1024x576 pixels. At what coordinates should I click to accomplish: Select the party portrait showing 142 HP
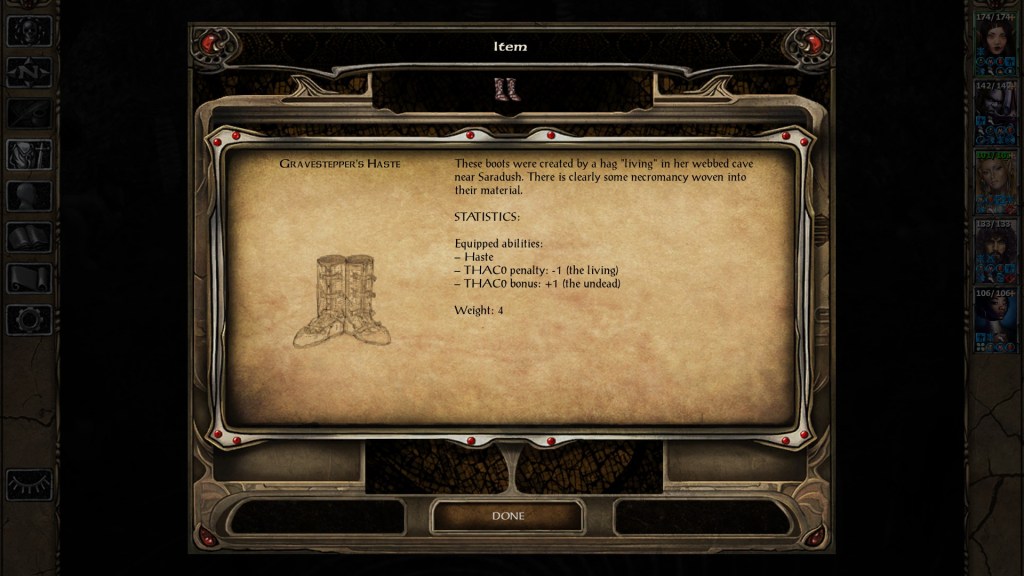pyautogui.click(x=995, y=108)
